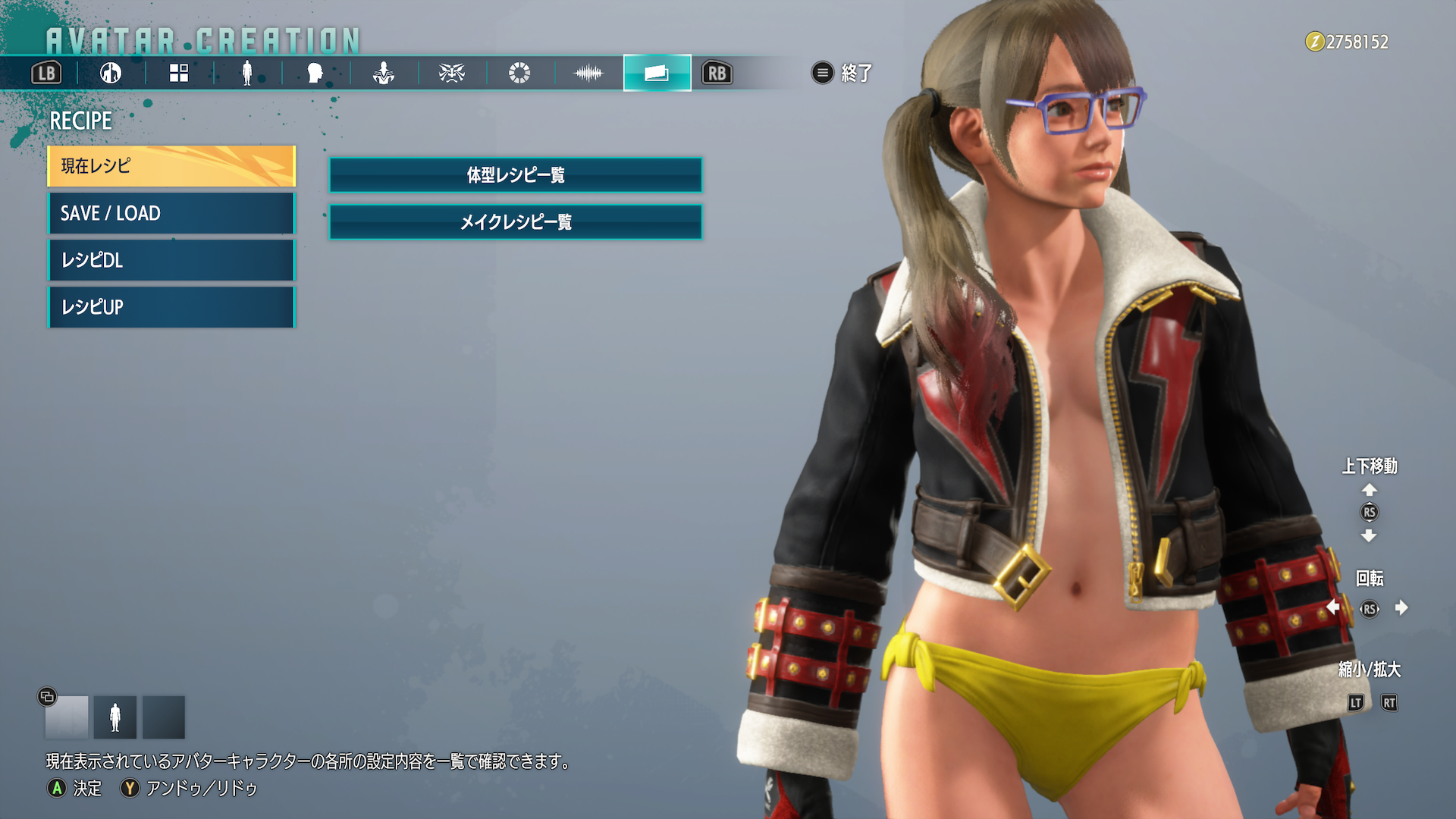Select the highlighted recipe card tab
The height and width of the screenshot is (819, 1456).
click(x=657, y=73)
